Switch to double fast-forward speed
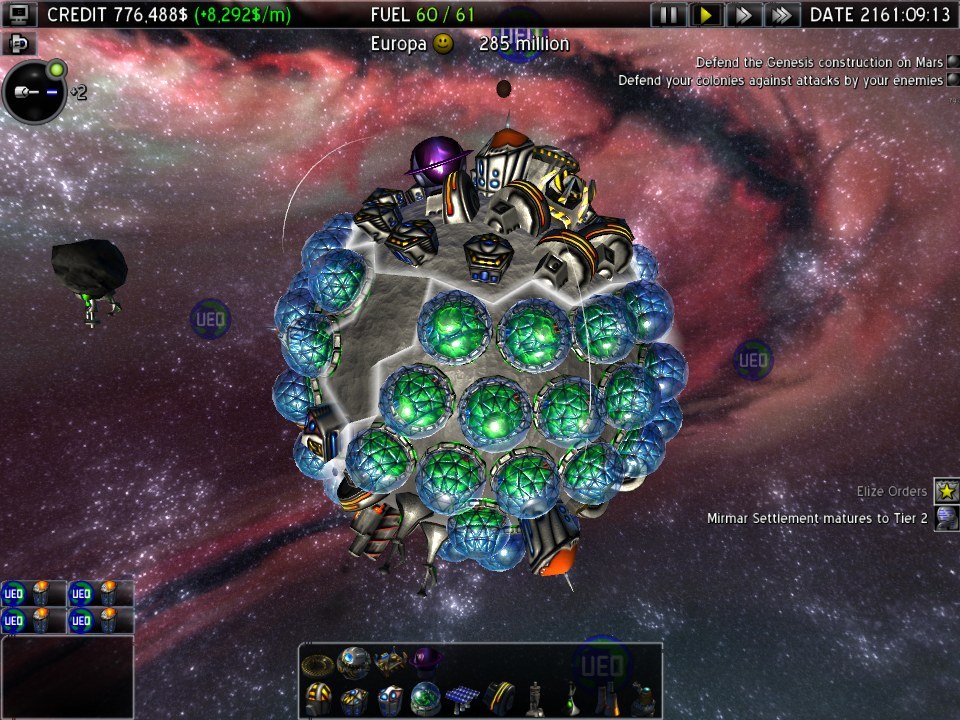960x720 pixels. 743,15
